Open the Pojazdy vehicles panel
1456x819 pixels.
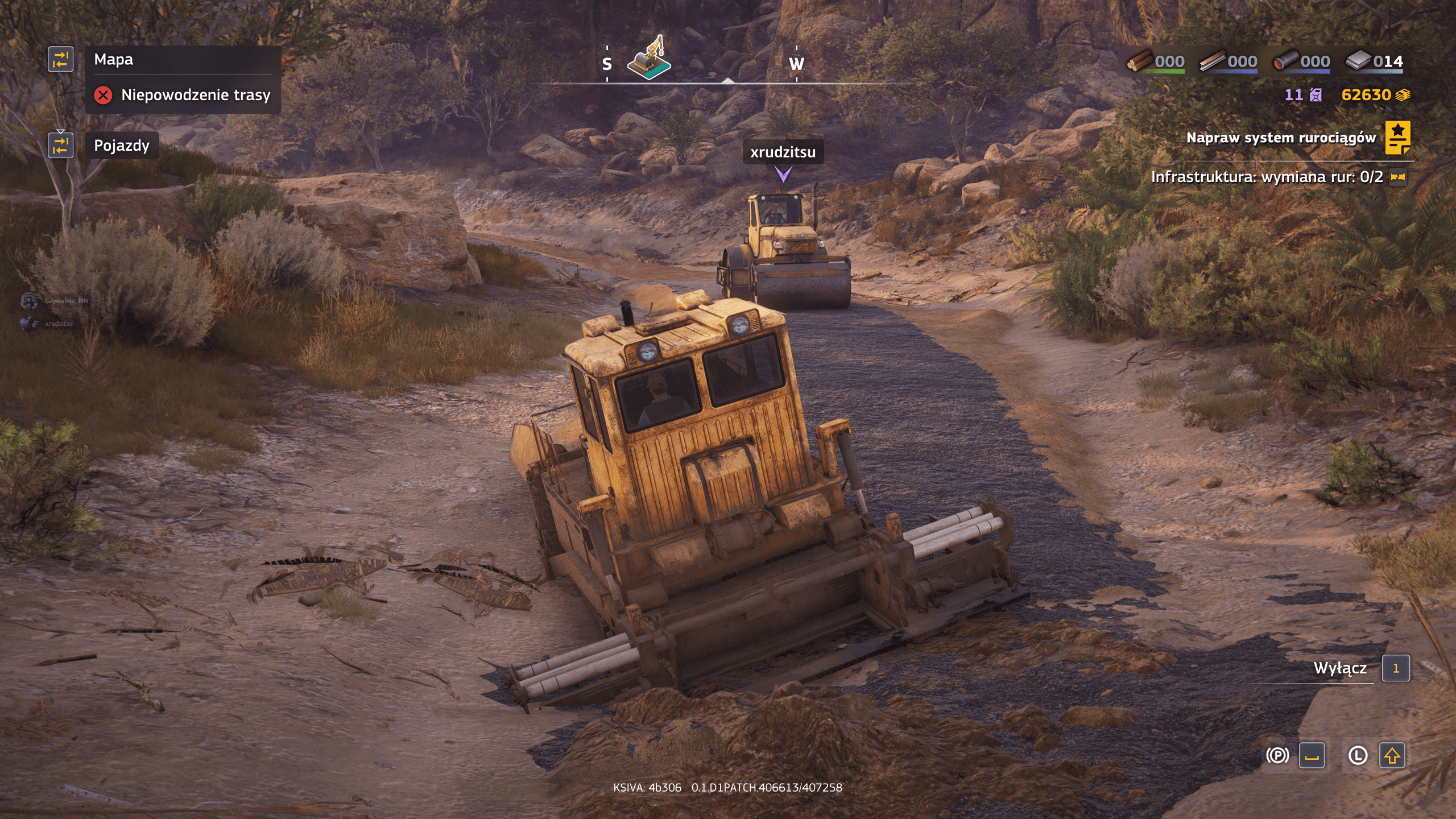click(122, 146)
